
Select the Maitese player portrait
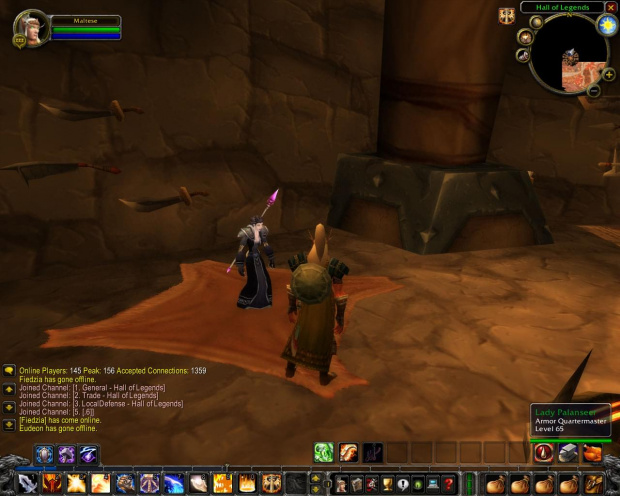tap(32, 27)
